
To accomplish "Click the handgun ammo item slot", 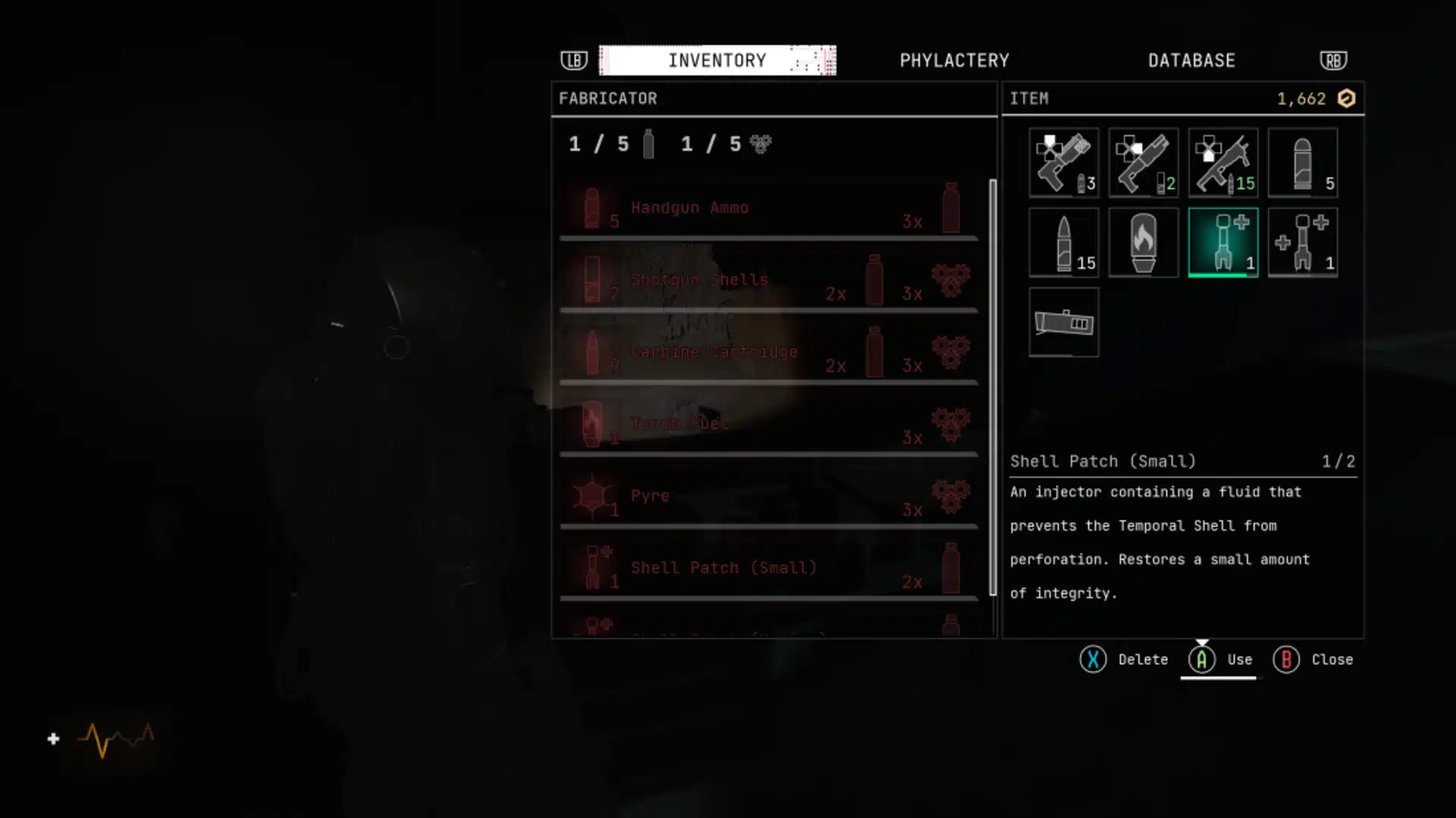I will [1302, 163].
